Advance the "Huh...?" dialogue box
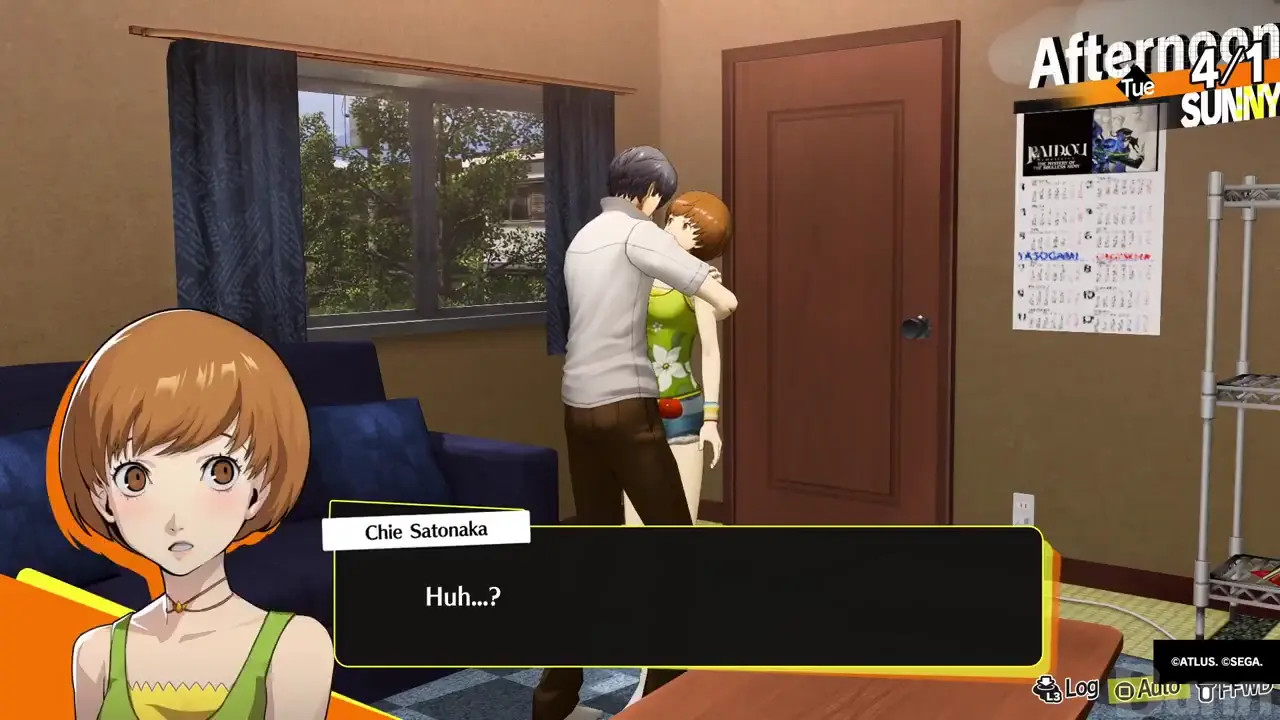 (688, 597)
